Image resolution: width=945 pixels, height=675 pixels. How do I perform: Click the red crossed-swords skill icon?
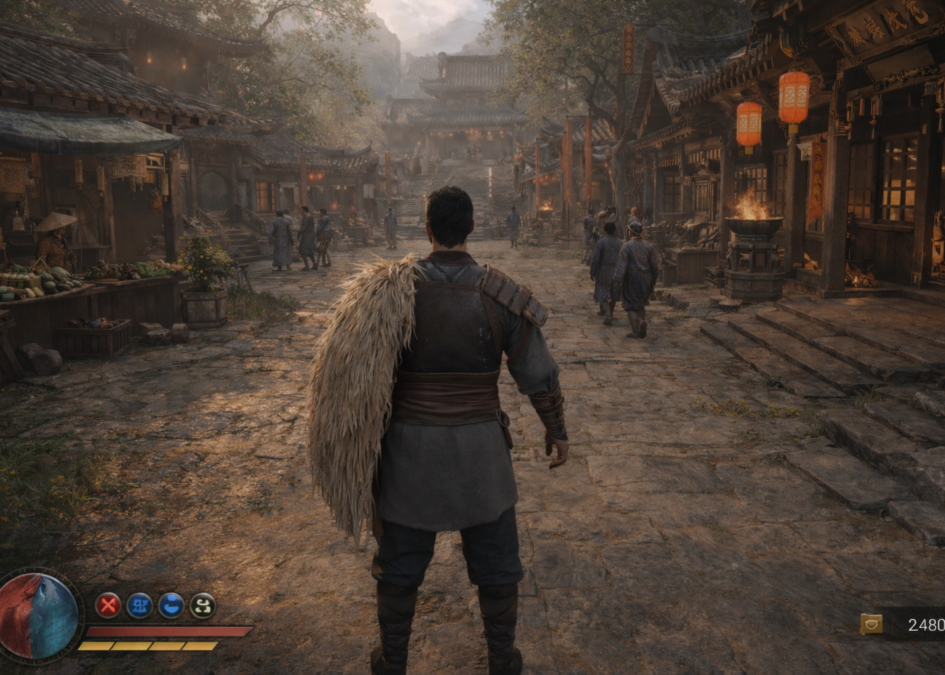pos(108,605)
